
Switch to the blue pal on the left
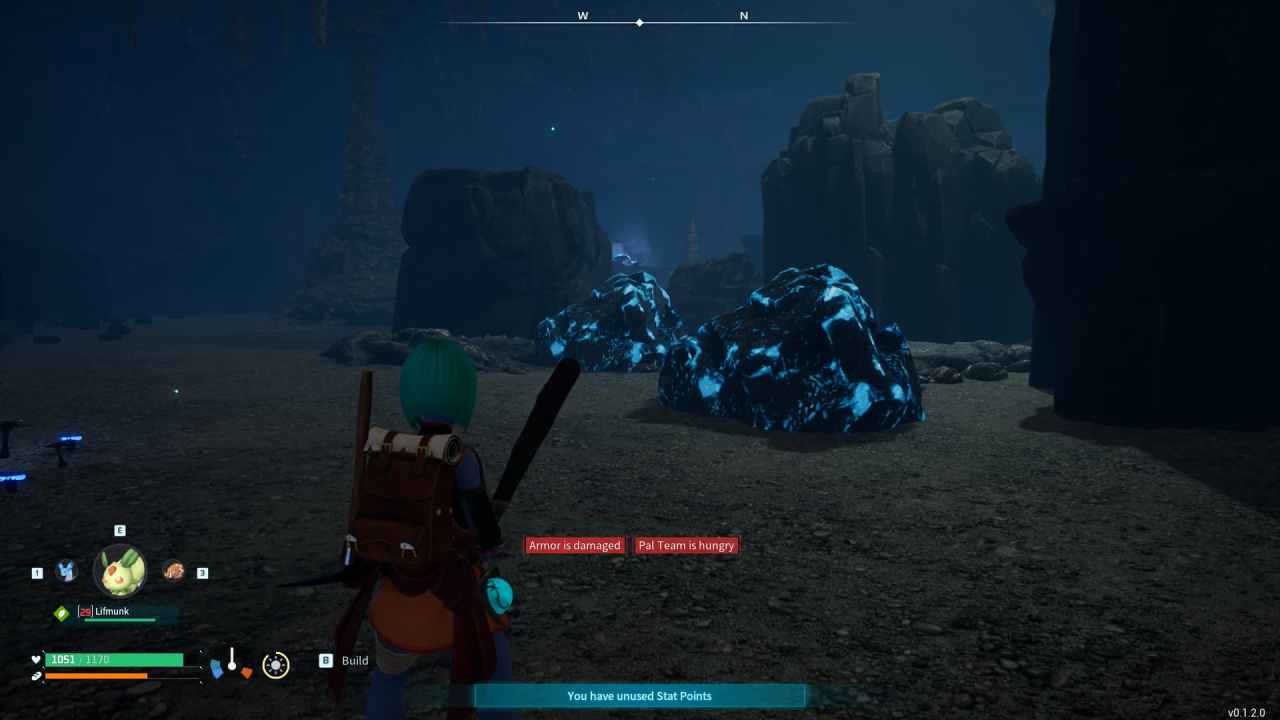point(66,571)
